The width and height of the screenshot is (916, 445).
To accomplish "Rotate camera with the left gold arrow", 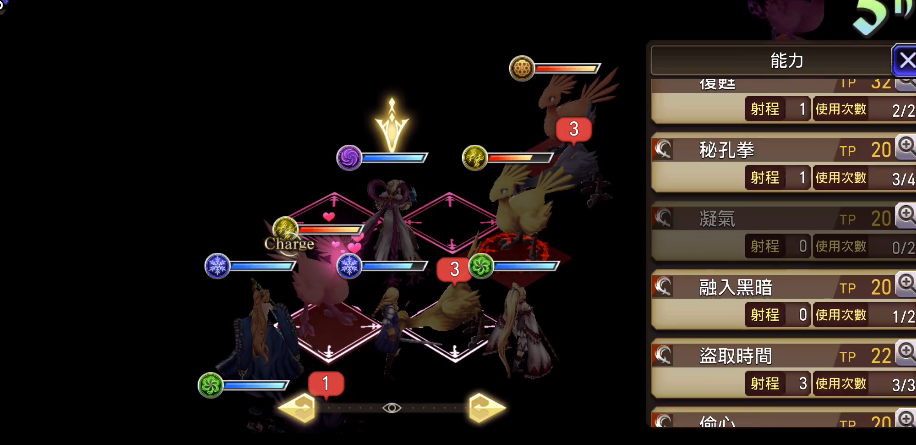I will (297, 408).
